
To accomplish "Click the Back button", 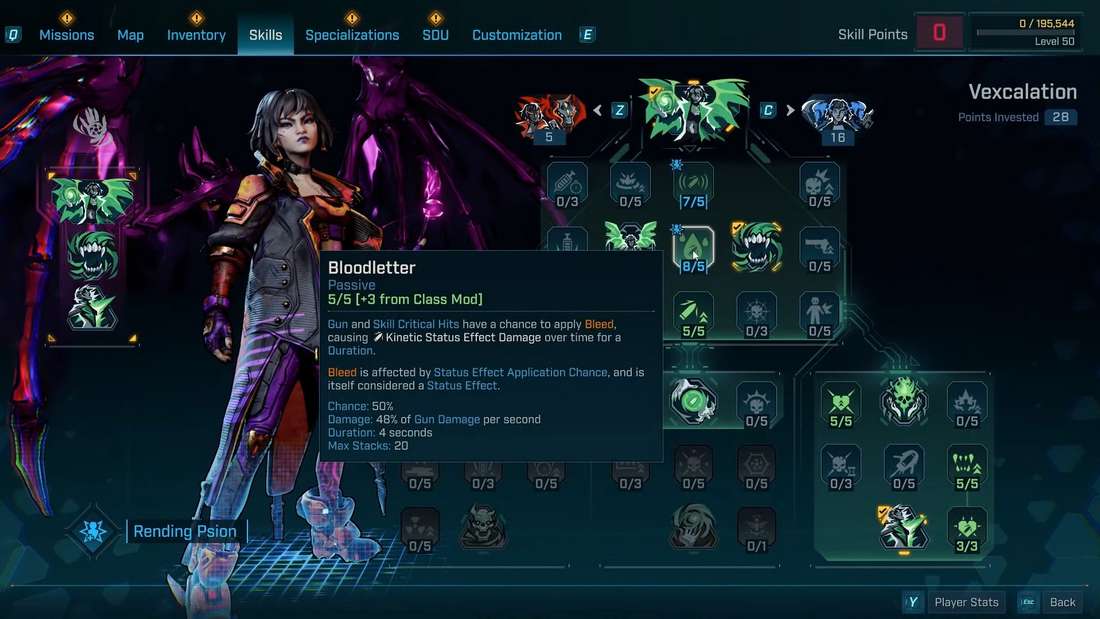I will click(x=1062, y=602).
